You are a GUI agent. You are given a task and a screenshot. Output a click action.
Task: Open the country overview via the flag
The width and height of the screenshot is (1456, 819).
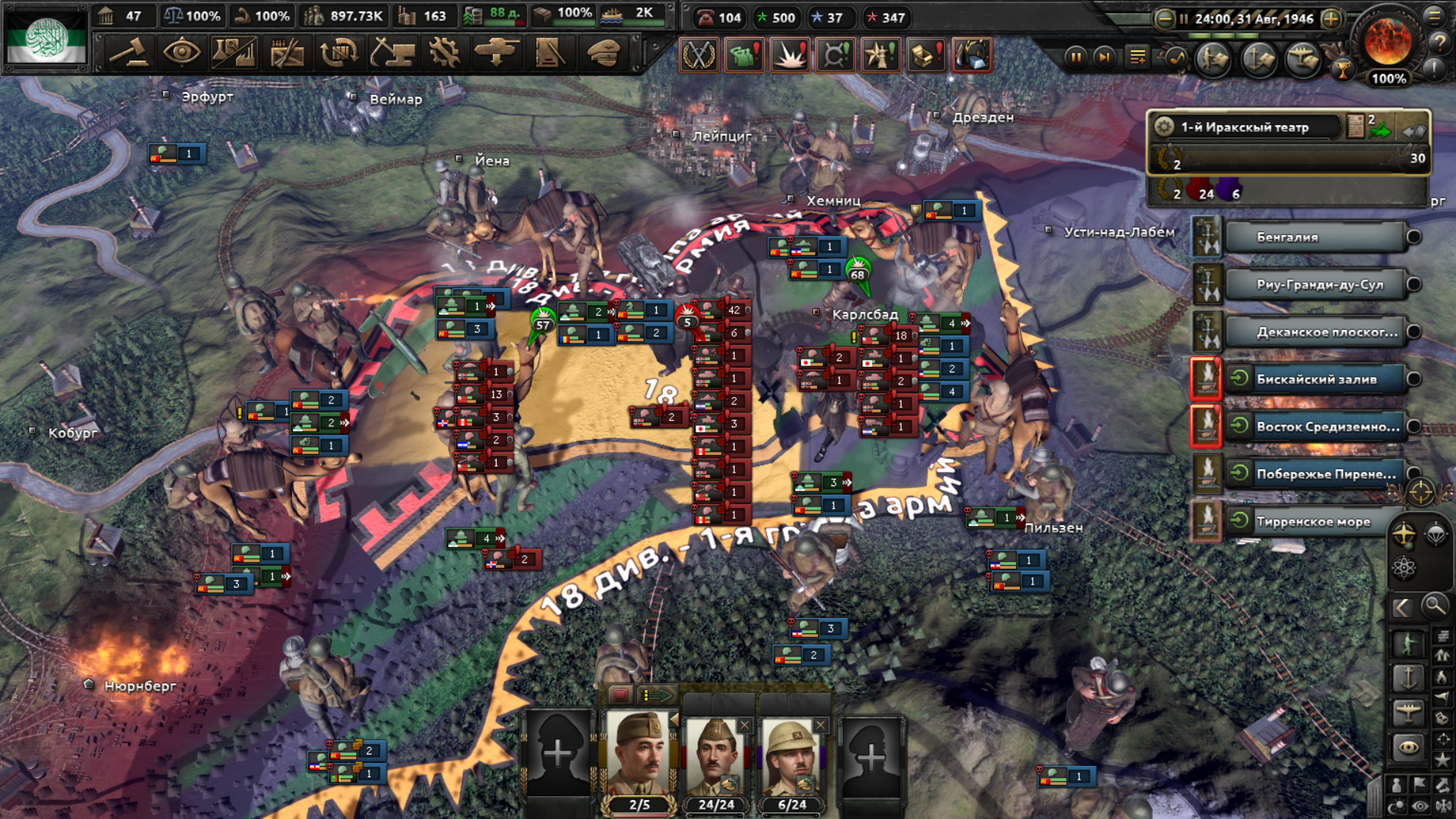[47, 38]
